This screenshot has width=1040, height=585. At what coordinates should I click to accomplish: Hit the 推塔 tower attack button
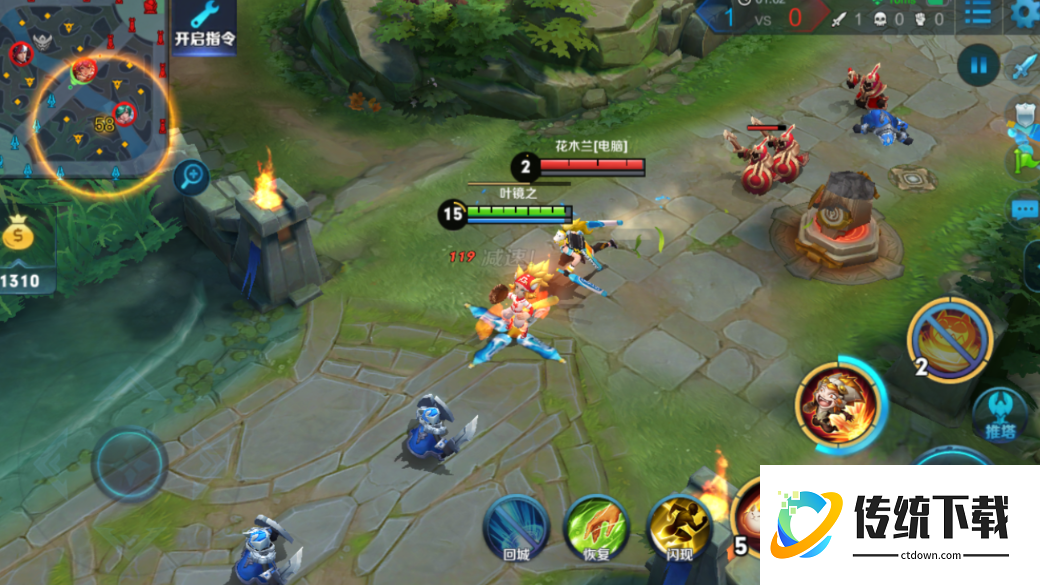(x=1001, y=414)
